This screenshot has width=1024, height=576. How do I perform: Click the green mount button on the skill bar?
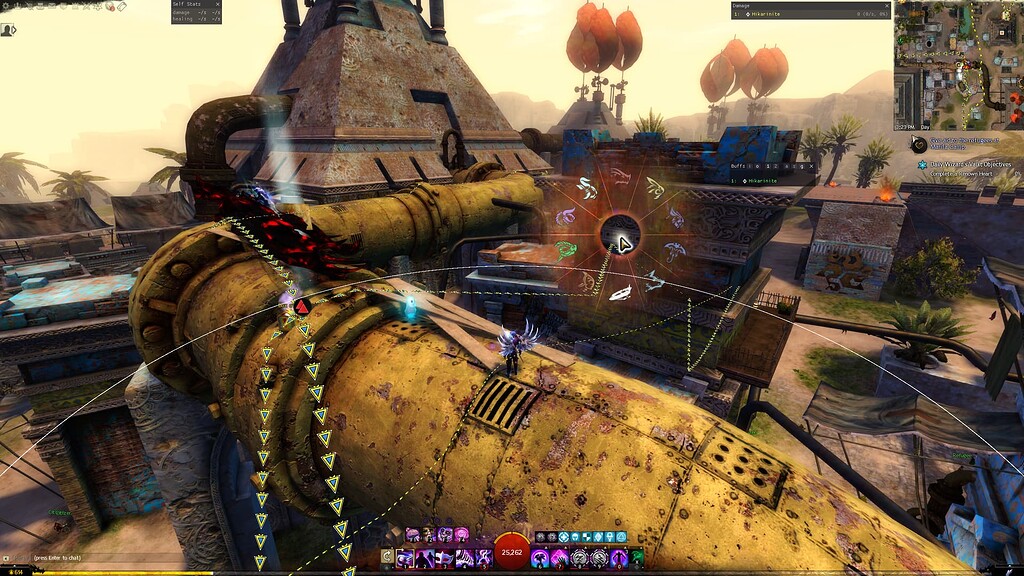coord(637,557)
